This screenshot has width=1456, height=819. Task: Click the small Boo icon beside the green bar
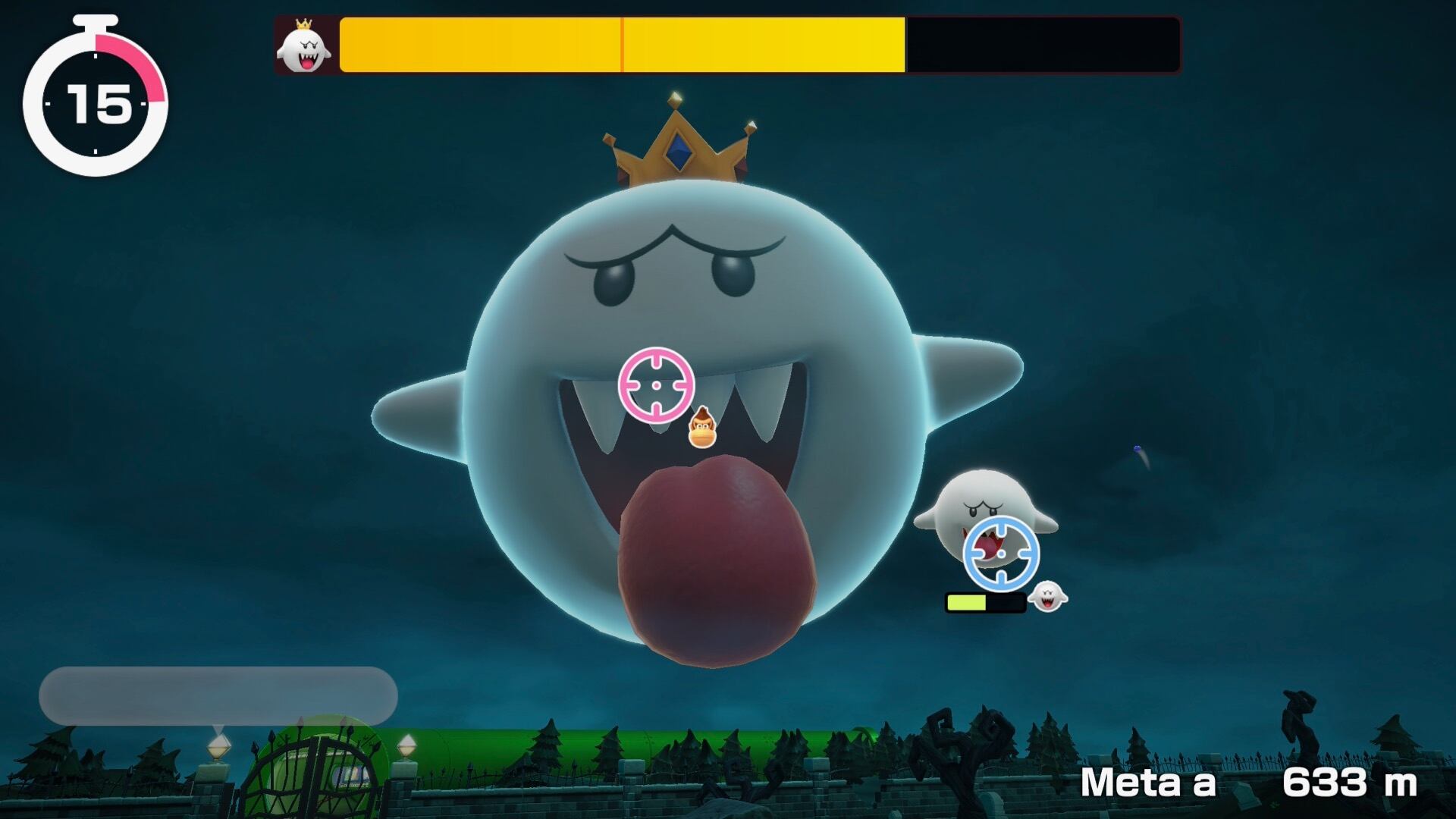click(1047, 597)
